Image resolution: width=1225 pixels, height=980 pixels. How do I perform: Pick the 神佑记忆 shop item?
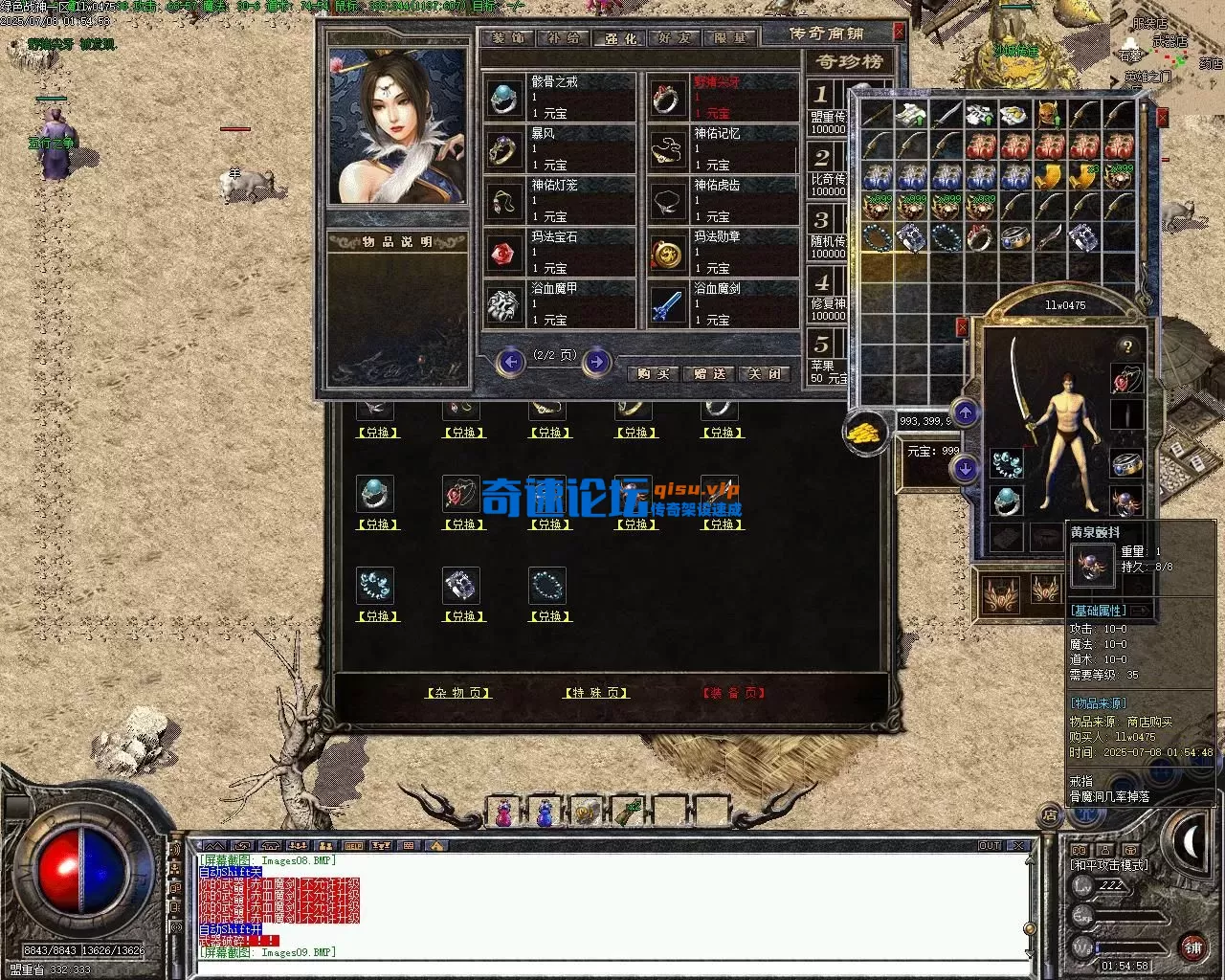click(x=723, y=148)
